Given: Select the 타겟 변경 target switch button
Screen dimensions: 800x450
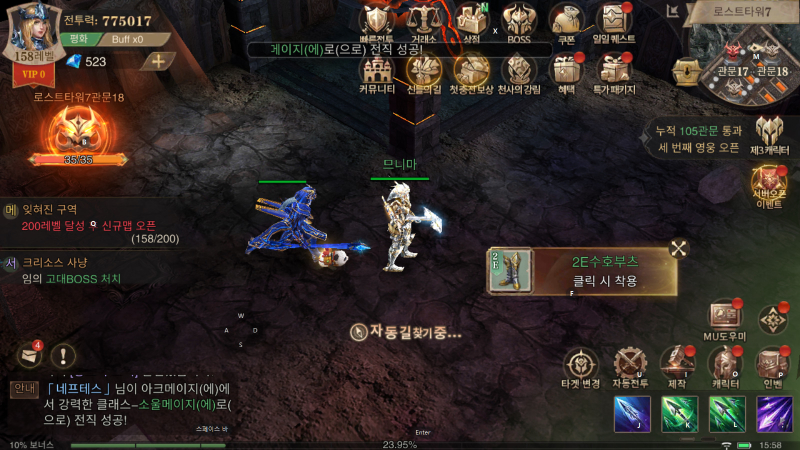Looking at the screenshot, I should [x=582, y=365].
